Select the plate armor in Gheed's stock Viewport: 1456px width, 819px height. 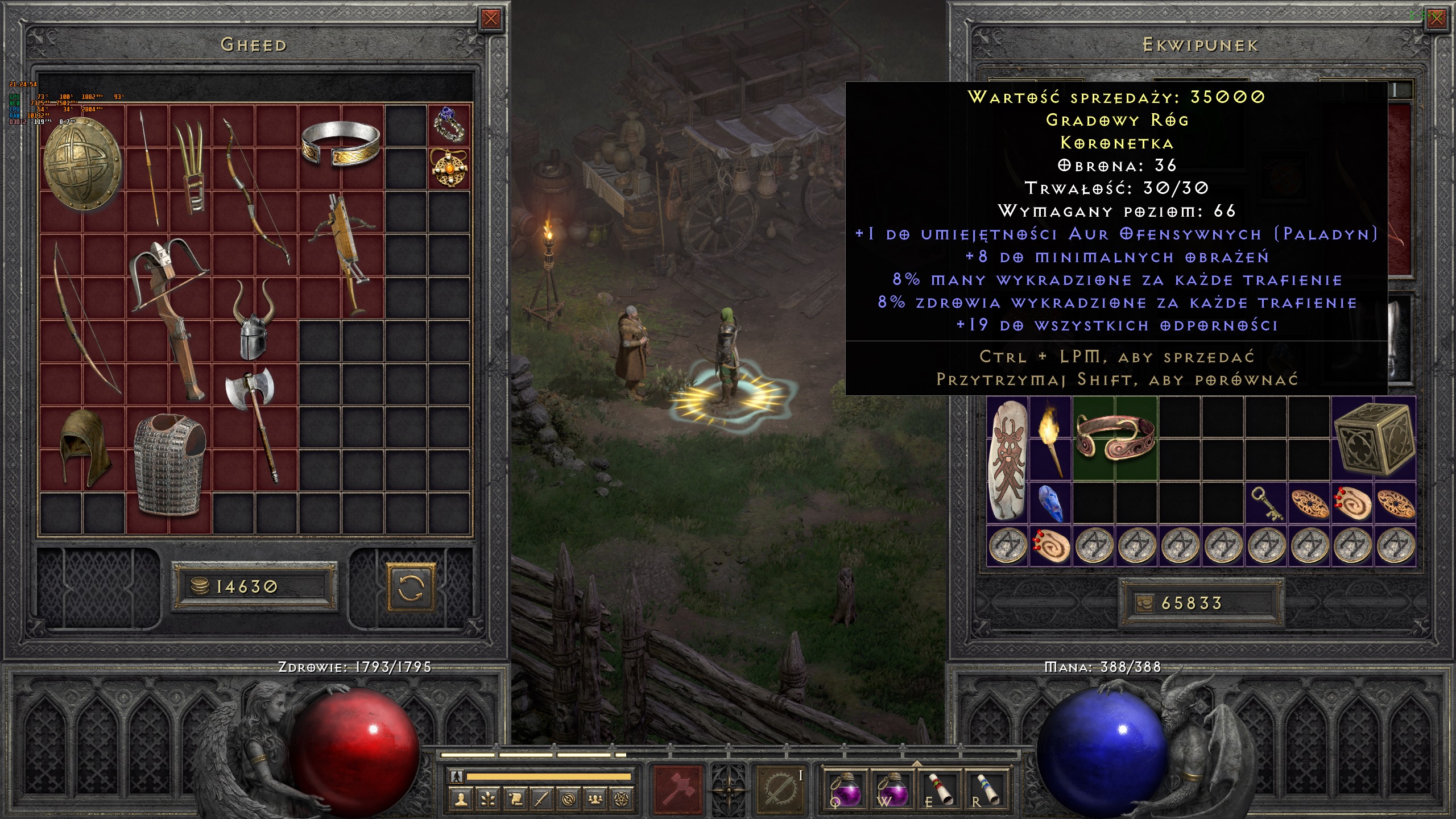[169, 464]
